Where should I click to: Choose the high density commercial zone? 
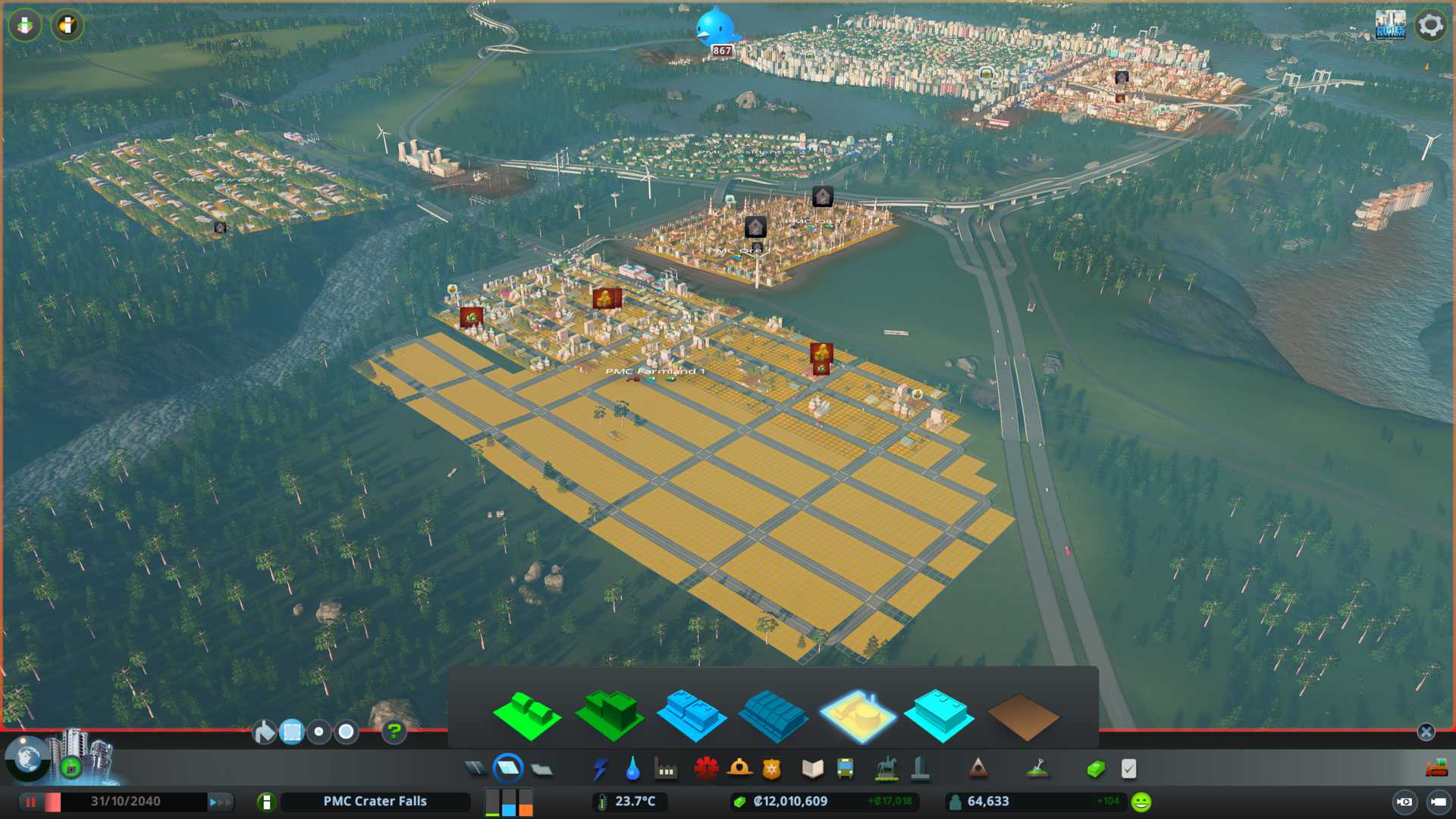(x=772, y=714)
